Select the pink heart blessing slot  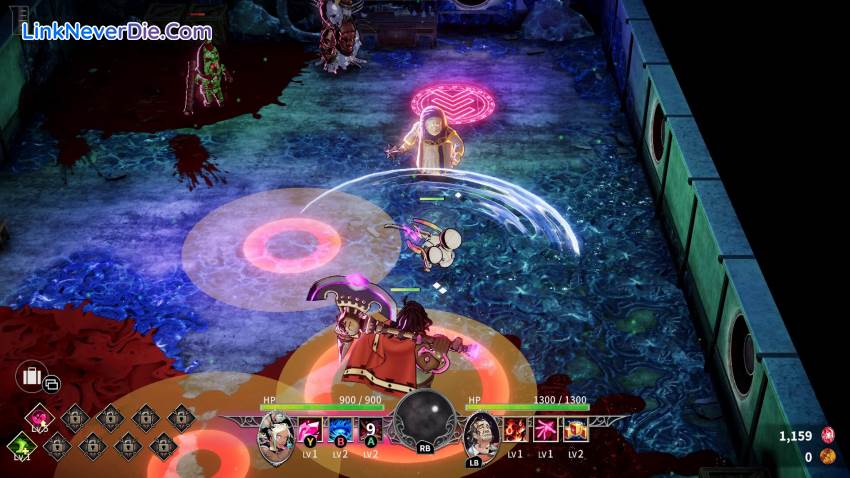coord(40,415)
